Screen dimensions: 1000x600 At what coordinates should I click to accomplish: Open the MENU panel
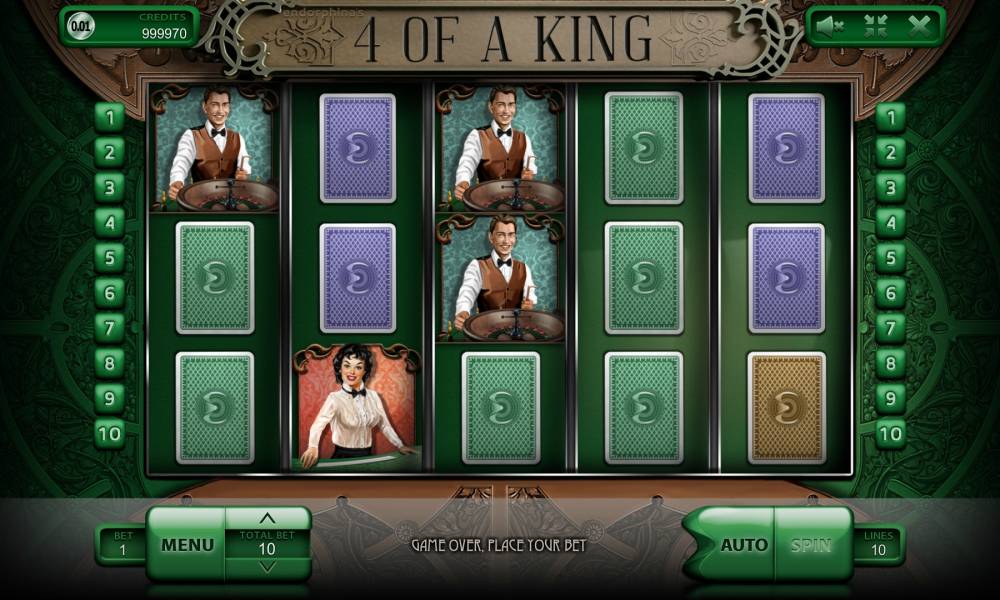pos(187,544)
